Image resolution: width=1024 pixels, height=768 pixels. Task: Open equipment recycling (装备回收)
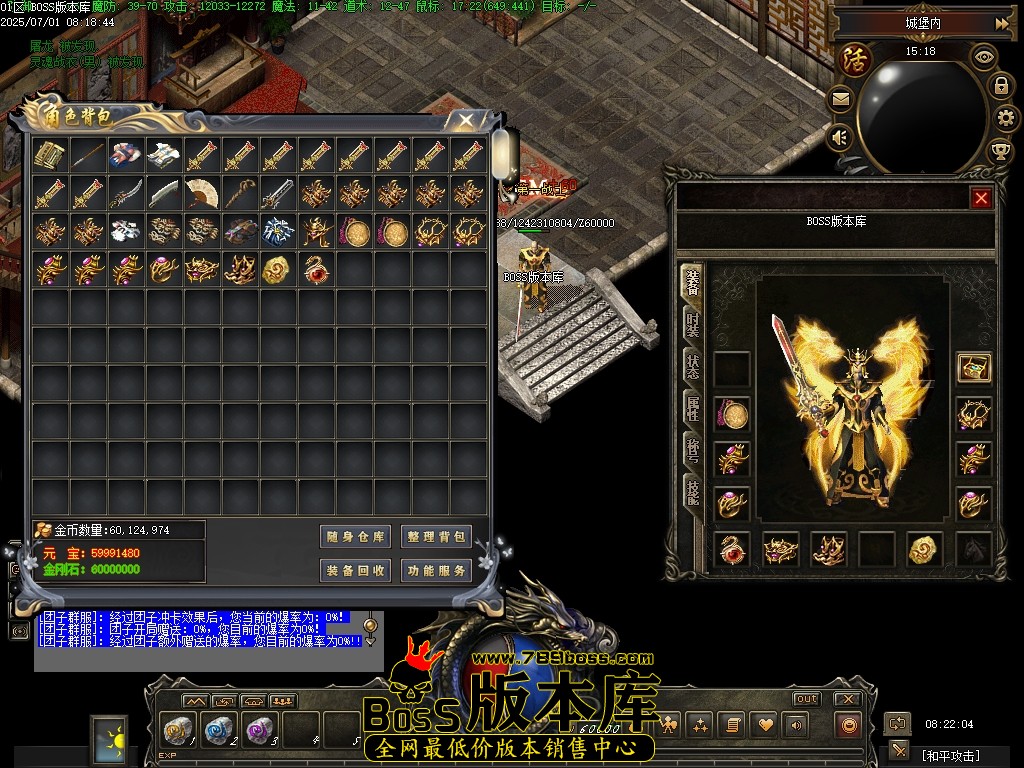pos(355,571)
